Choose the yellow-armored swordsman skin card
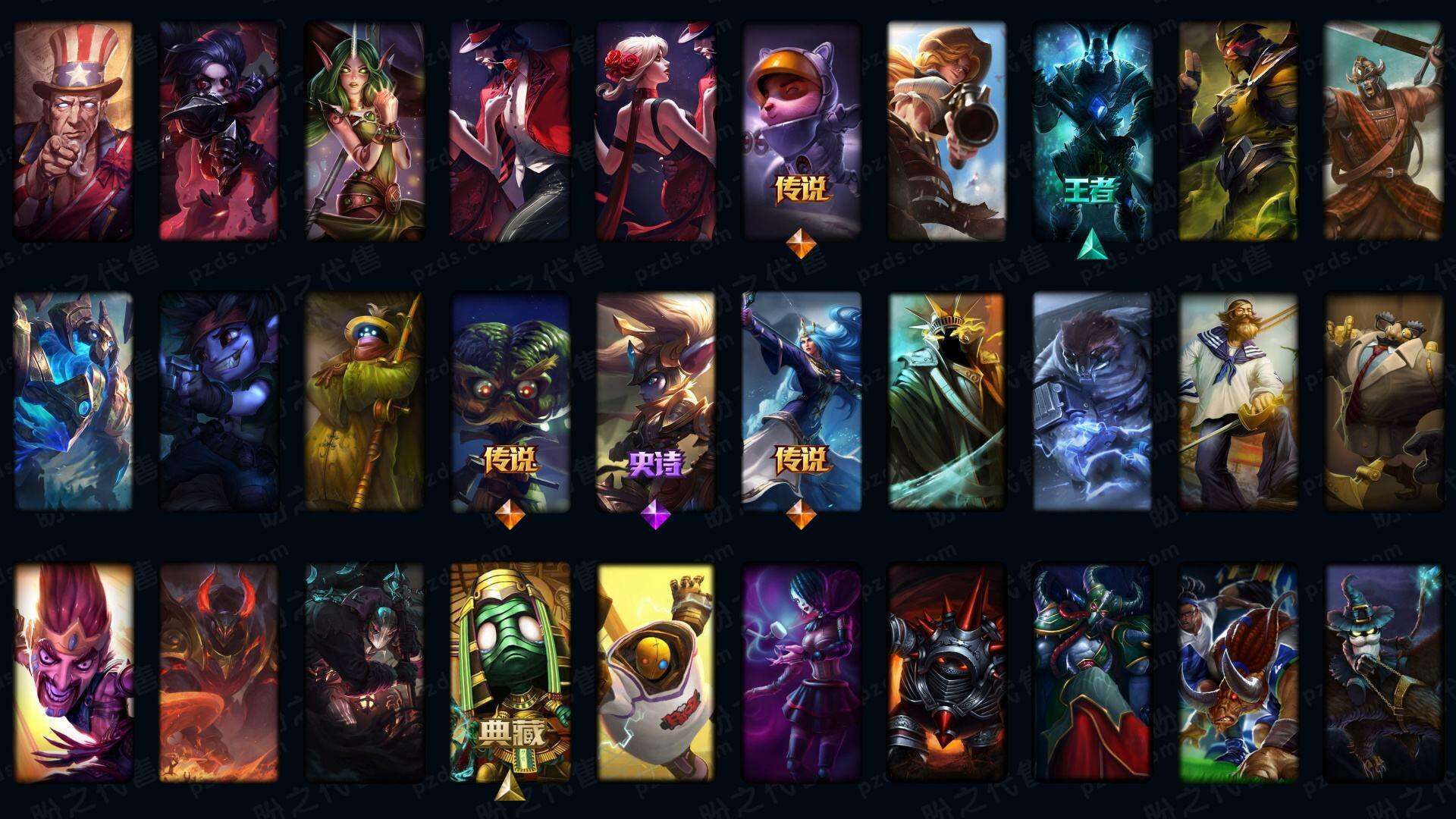1456x819 pixels. click(1238, 130)
